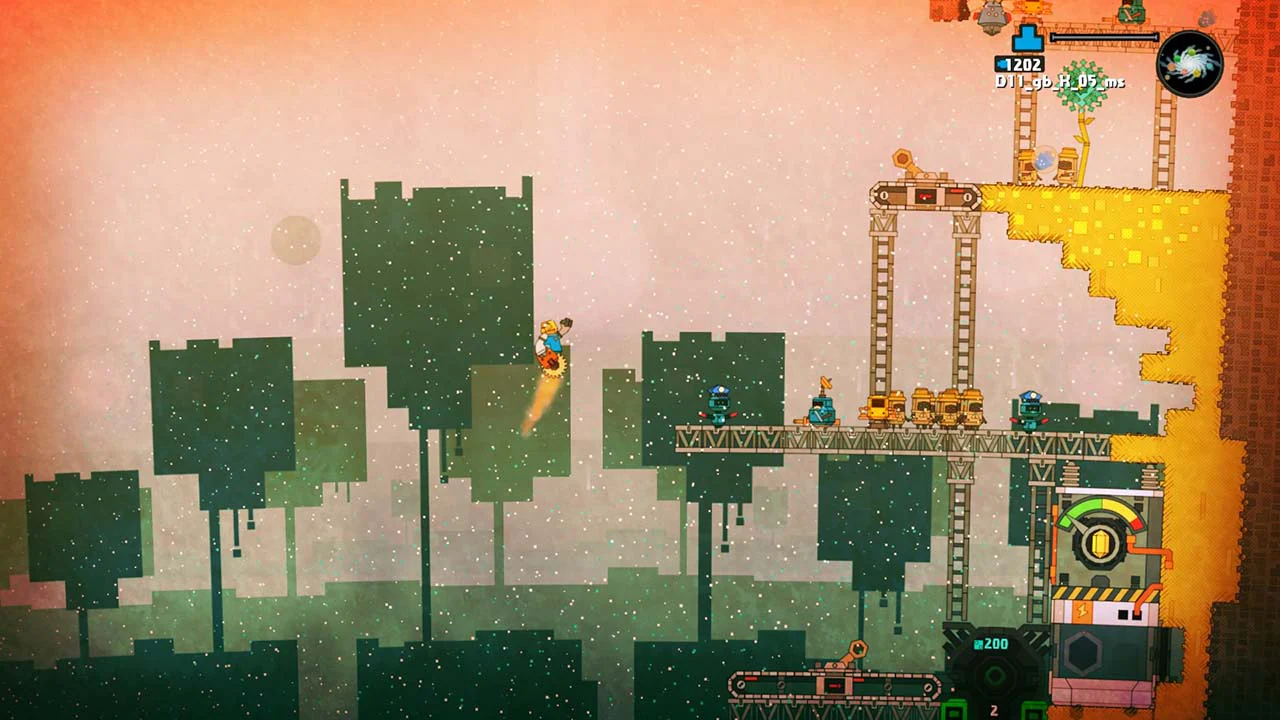Click the satellite antenna on the blue robot
1280x720 pixels.
coord(824,382)
